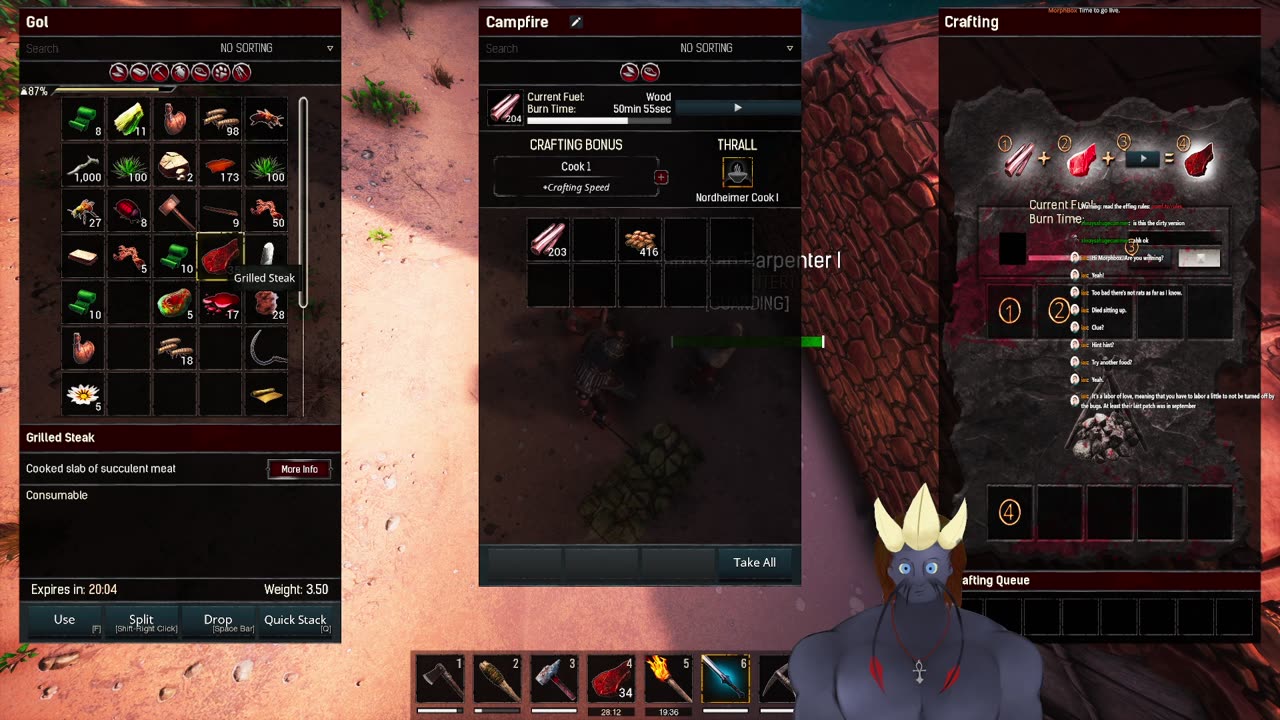Choose the hatchet in hotbar slot 1

click(440, 680)
